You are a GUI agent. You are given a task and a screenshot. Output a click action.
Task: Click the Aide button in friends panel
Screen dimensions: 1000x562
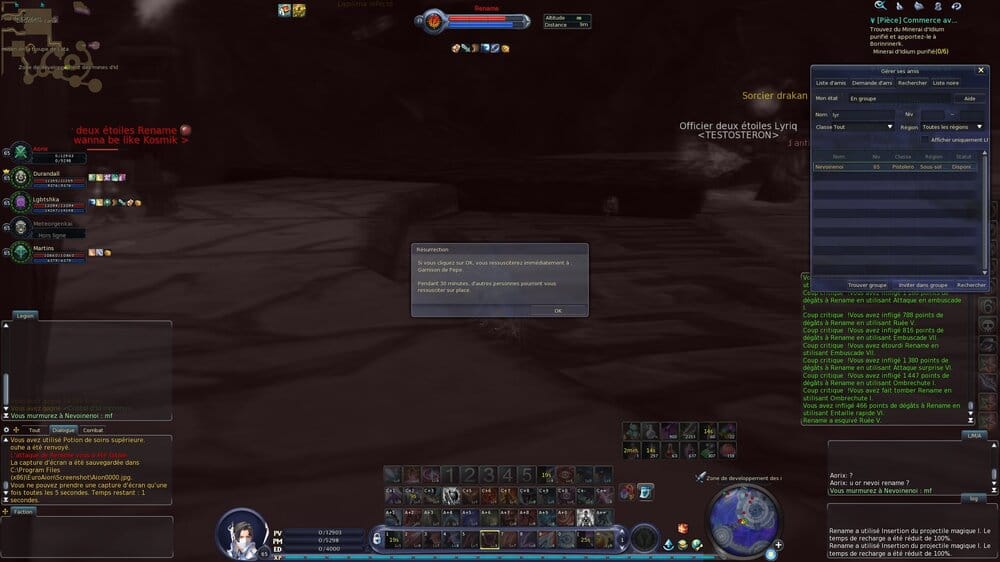pyautogui.click(x=968, y=99)
